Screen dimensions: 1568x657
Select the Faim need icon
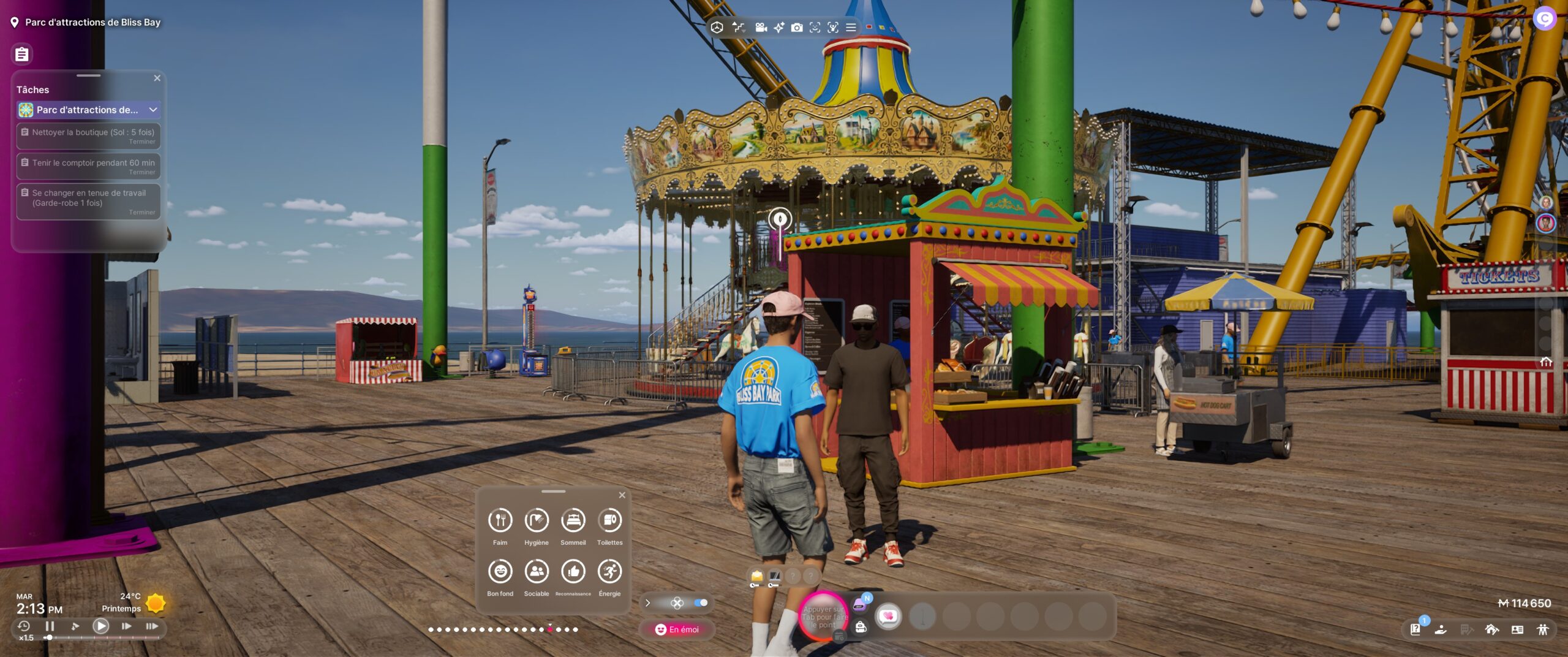(x=500, y=521)
